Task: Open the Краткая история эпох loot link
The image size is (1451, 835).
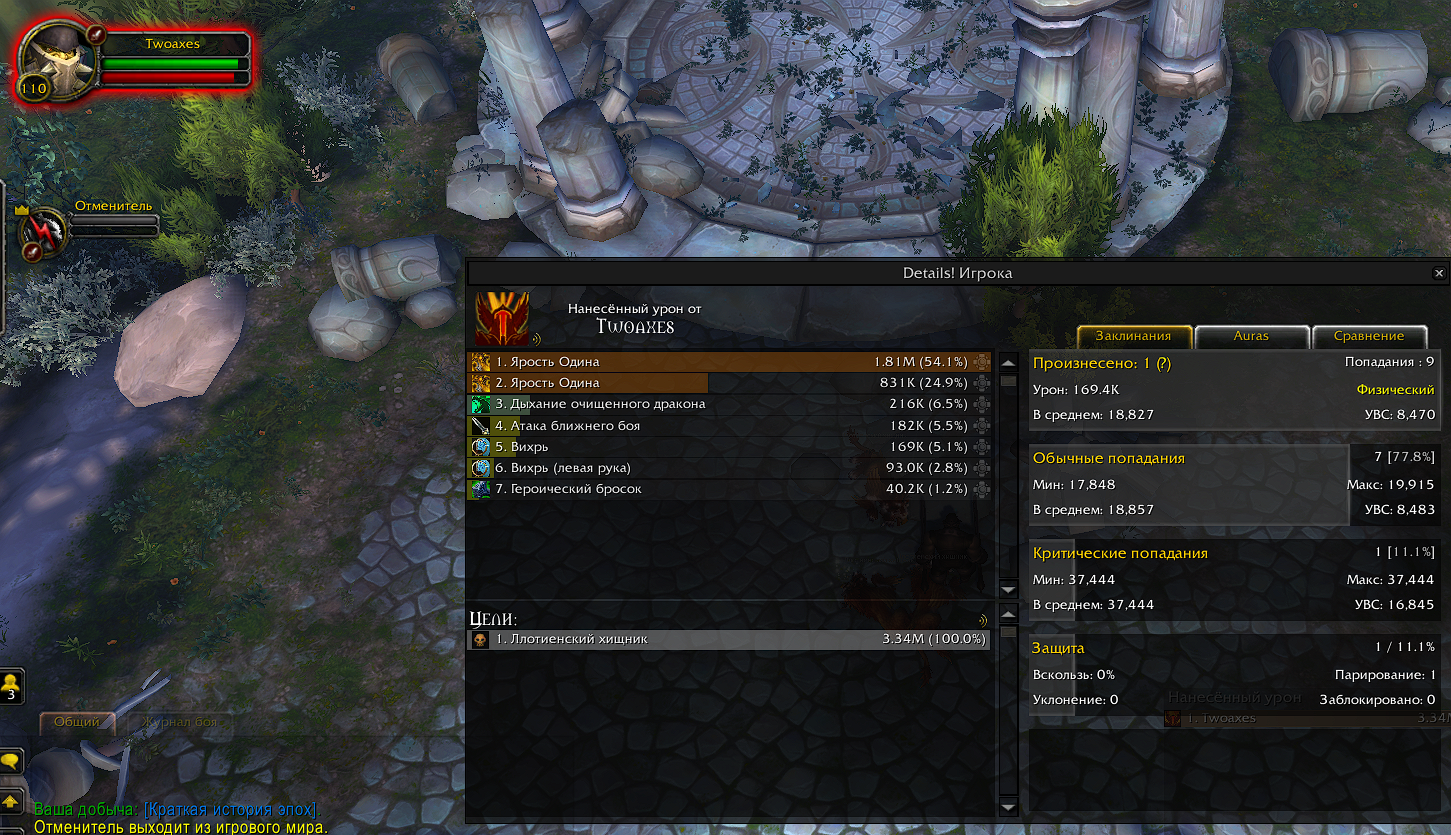Action: 232,810
